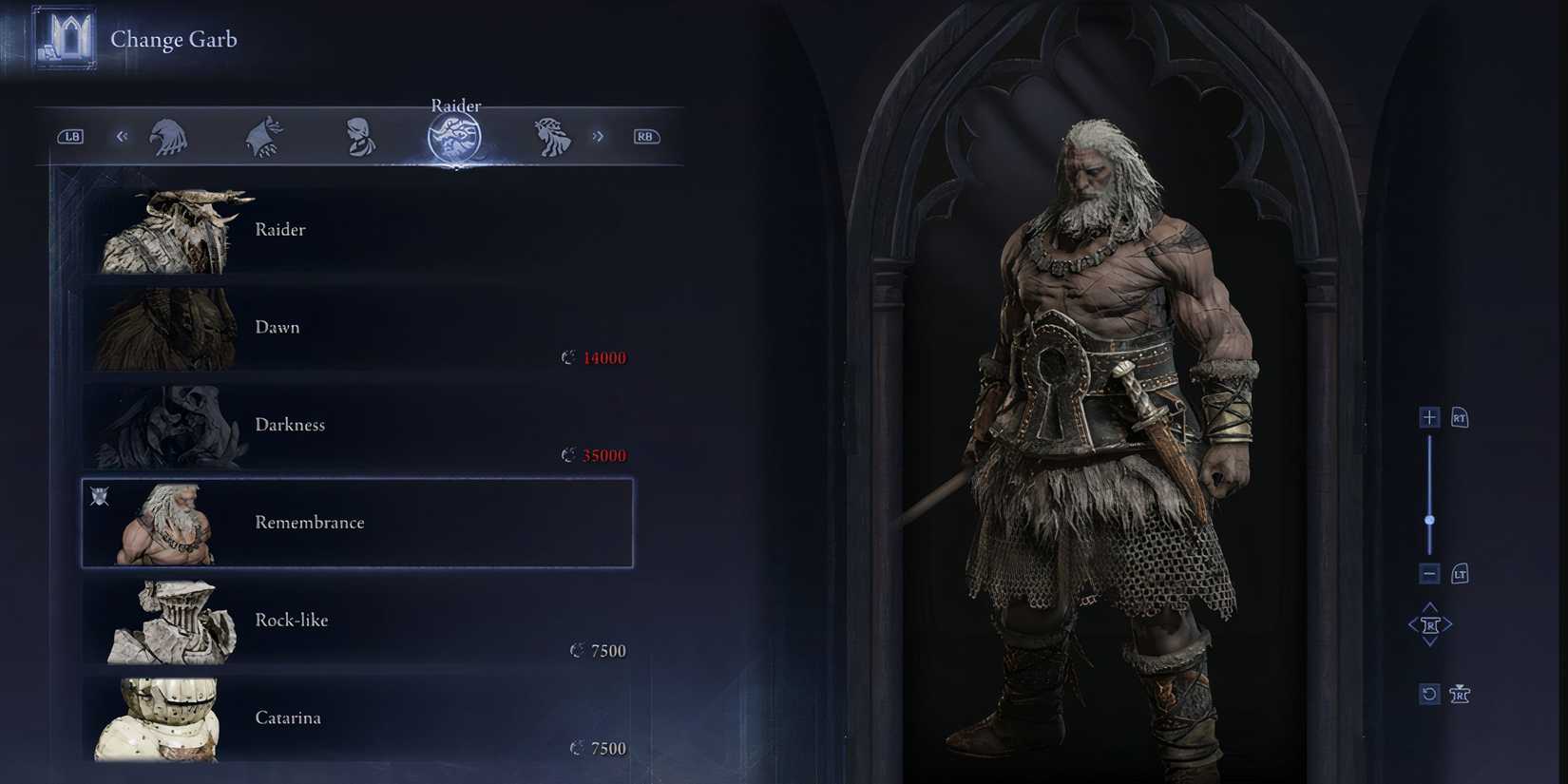Click the zoom-out minus icon
Viewport: 1568px width, 784px height.
(x=1429, y=573)
